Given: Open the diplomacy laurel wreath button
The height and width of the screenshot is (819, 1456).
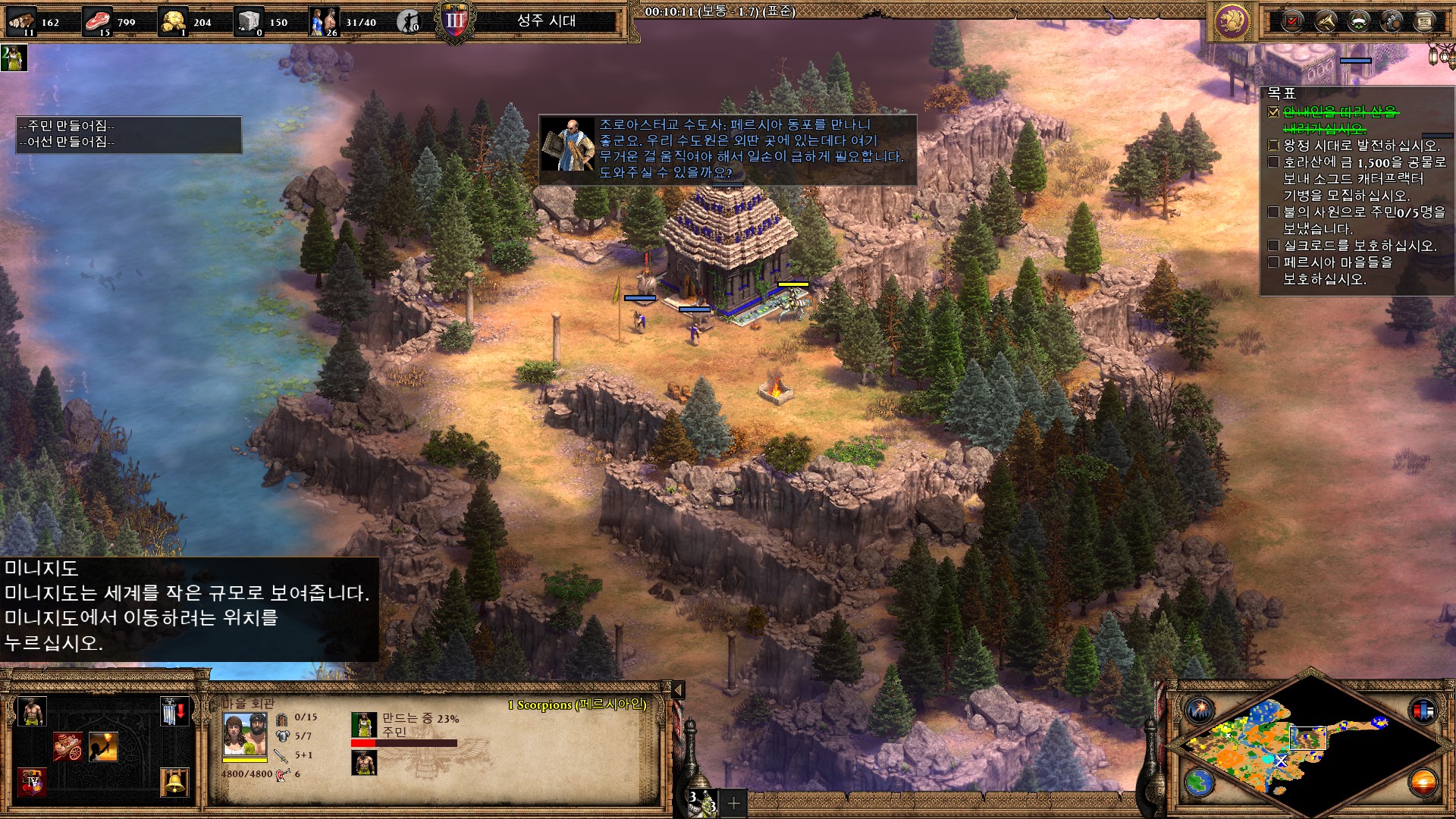Looking at the screenshot, I should 1359,21.
